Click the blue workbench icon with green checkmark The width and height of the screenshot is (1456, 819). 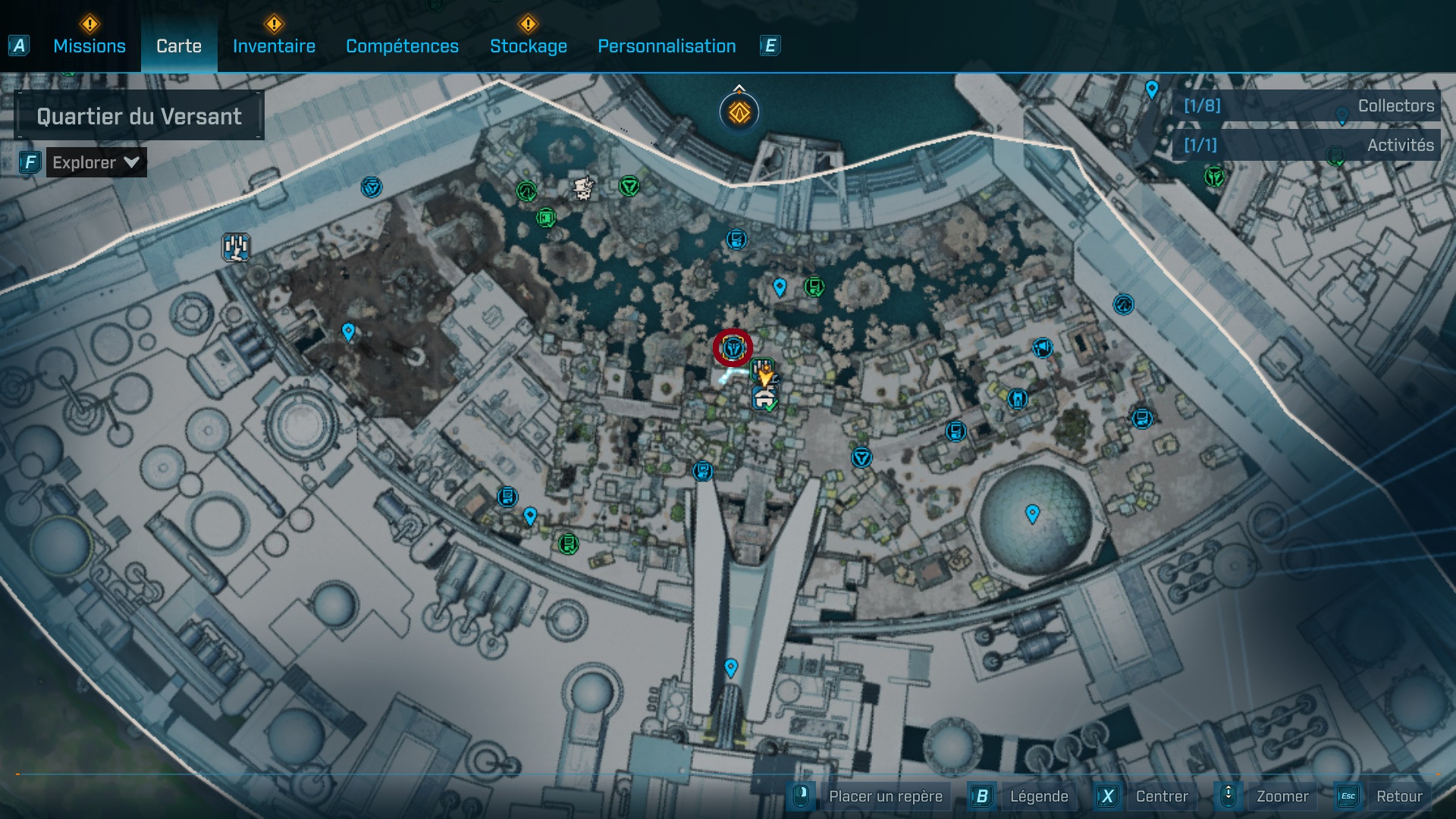pos(763,397)
